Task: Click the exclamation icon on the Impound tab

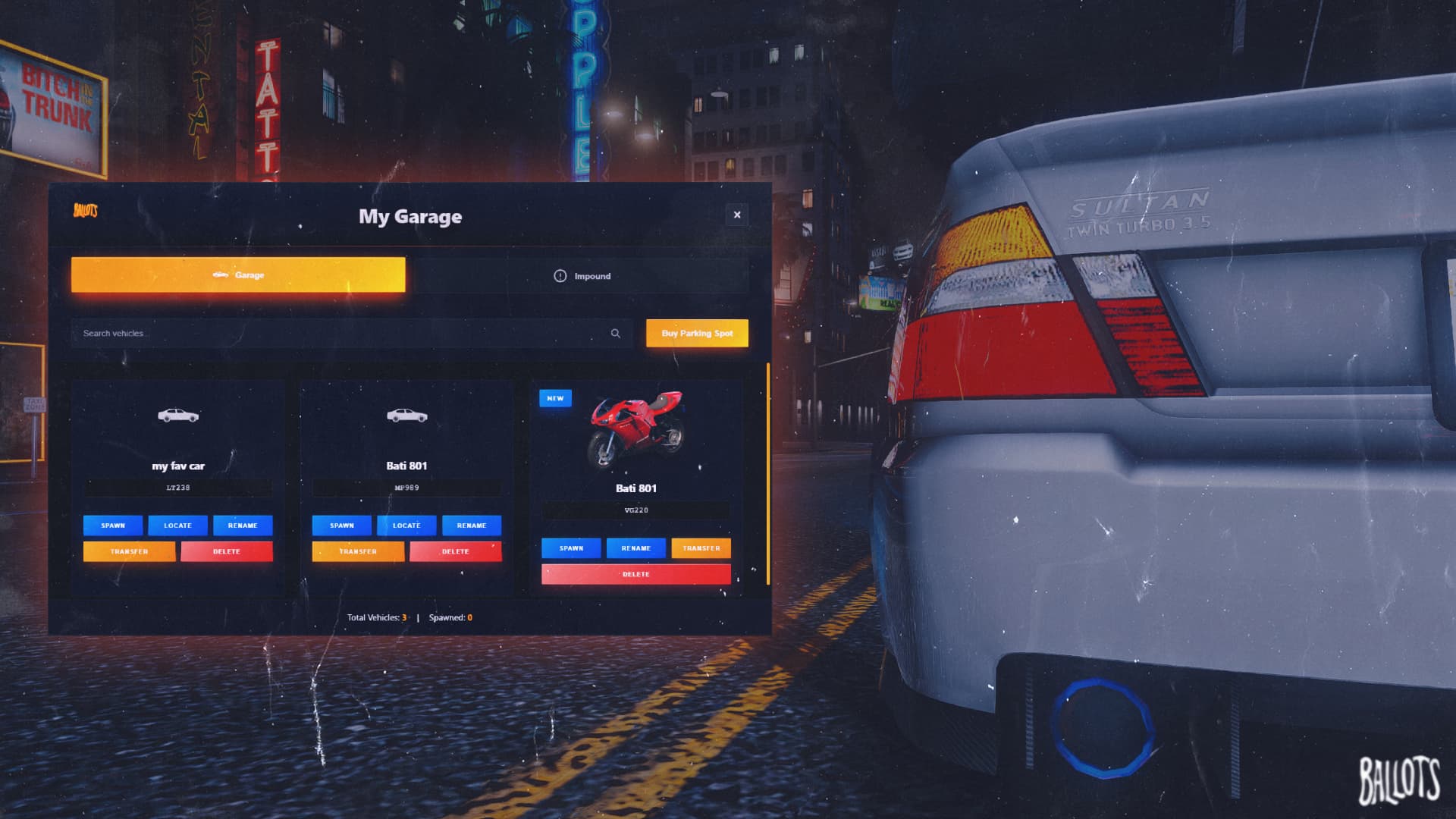Action: [x=560, y=276]
